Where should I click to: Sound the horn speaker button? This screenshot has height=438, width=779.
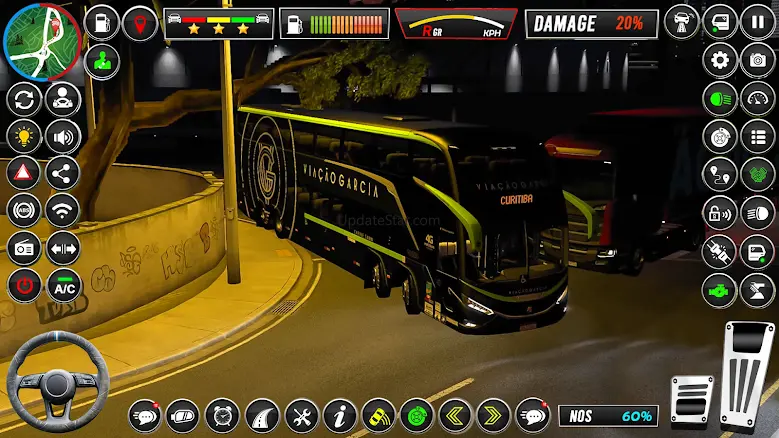[63, 135]
